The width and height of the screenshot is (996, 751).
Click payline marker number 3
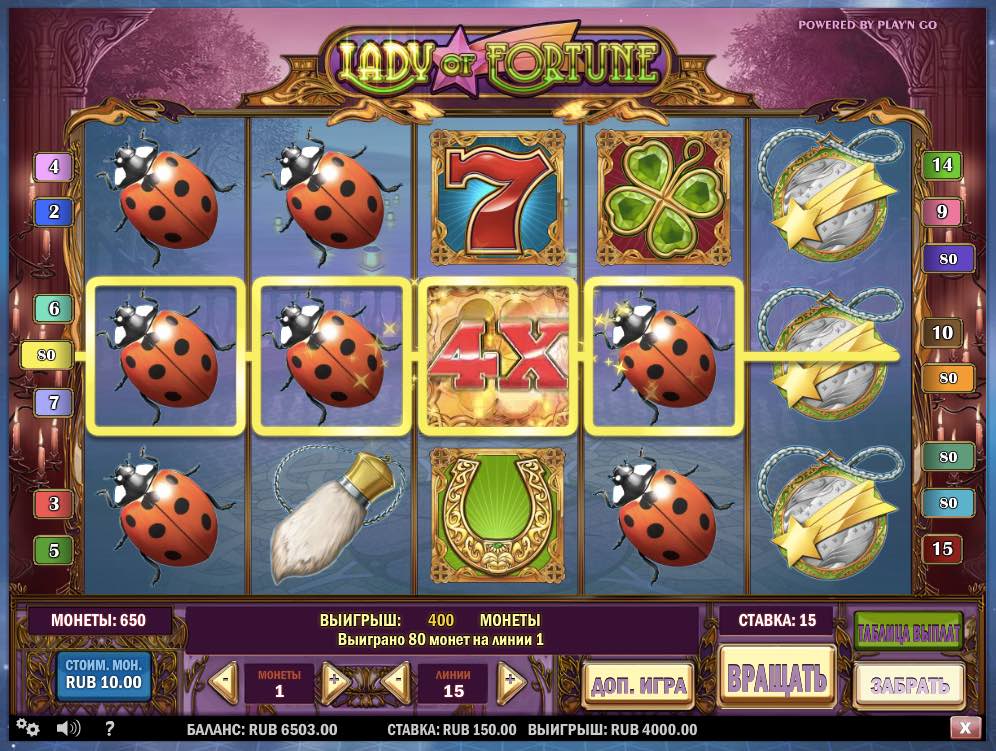53,503
